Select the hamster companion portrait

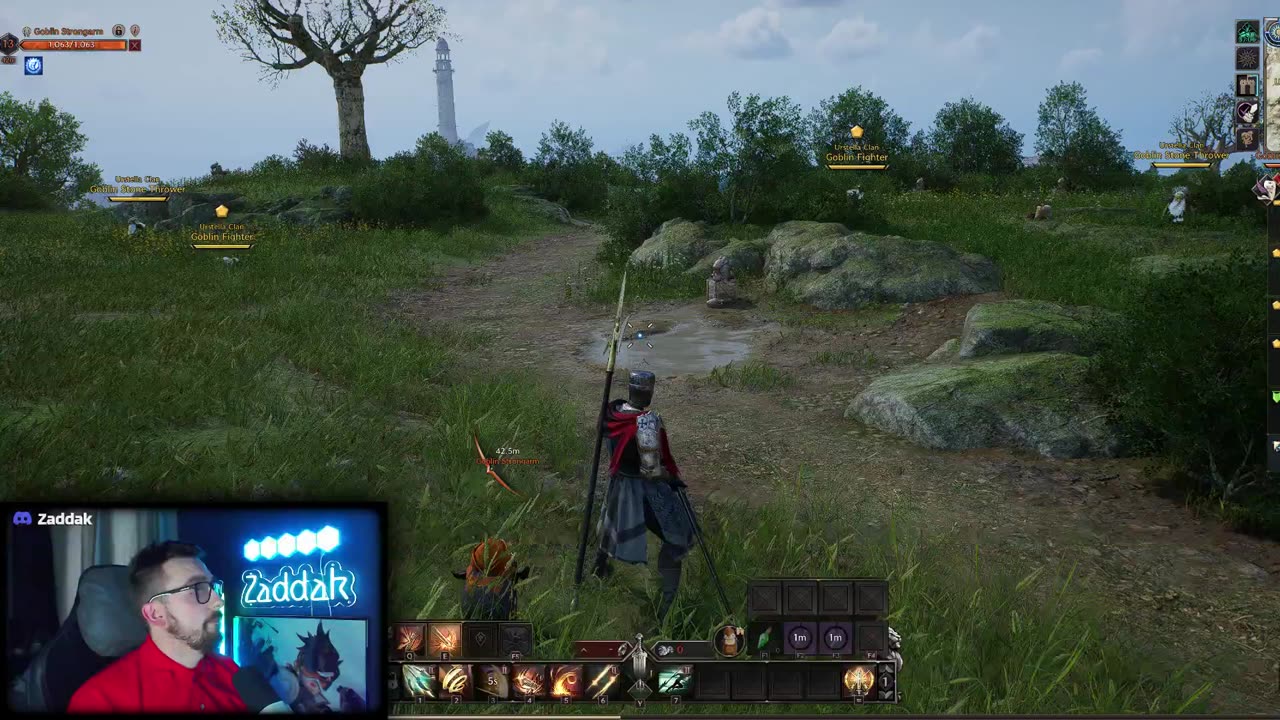point(731,638)
